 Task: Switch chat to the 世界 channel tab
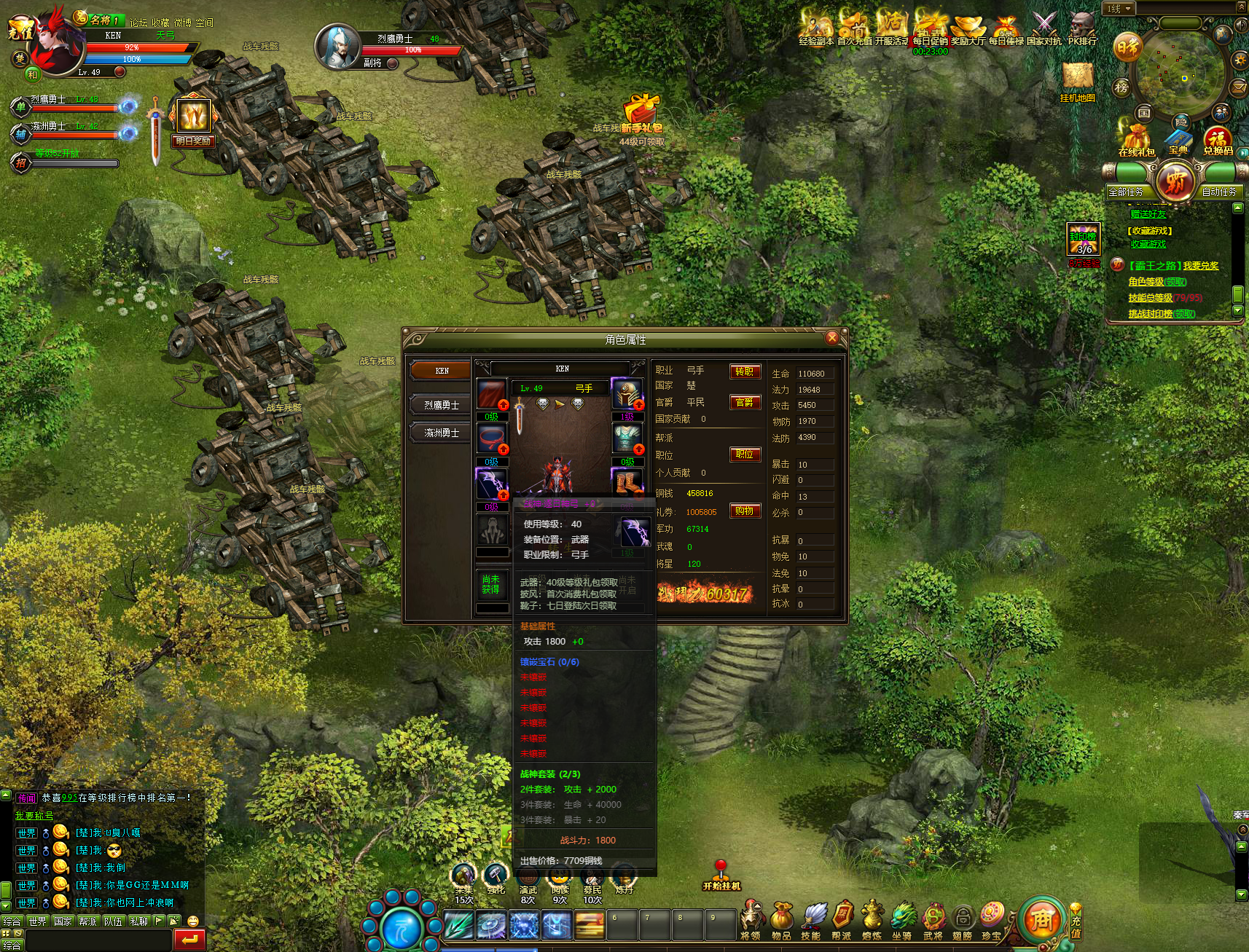37,921
